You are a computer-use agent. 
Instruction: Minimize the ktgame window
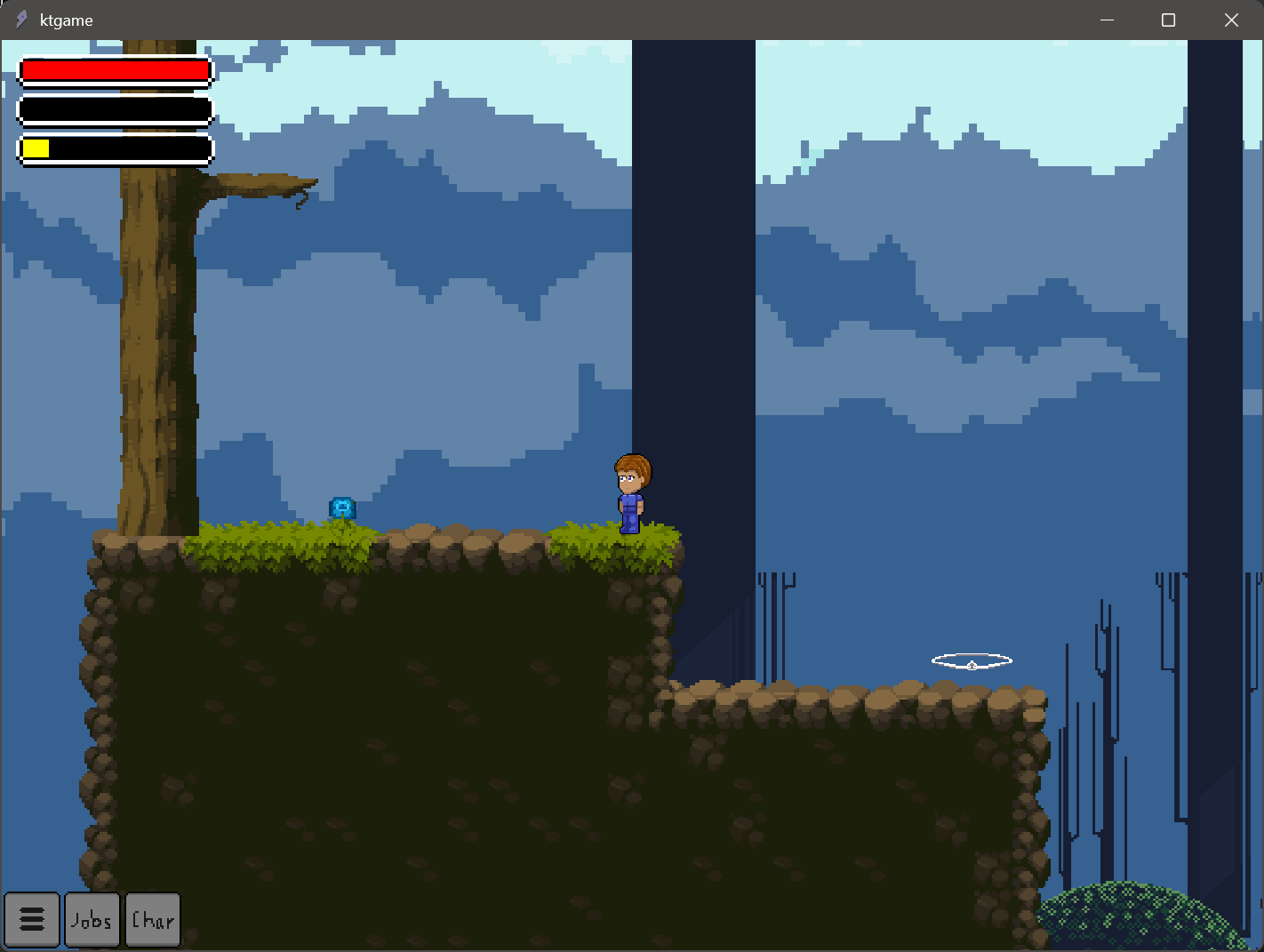[x=1108, y=20]
